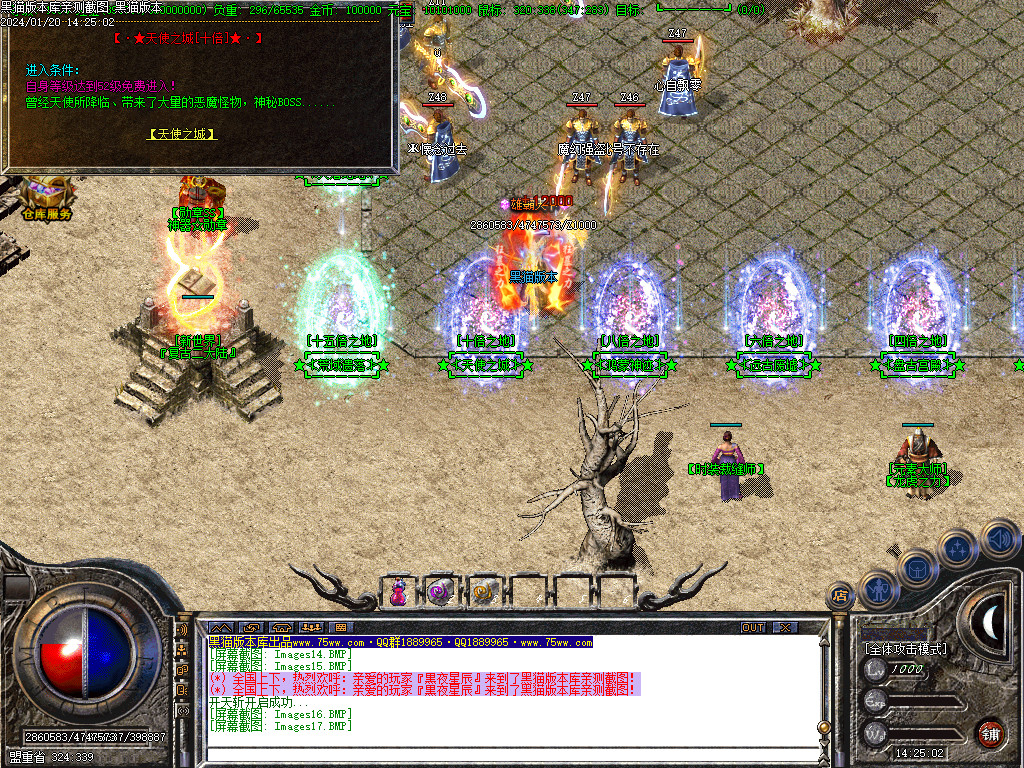1024x768 pixels.
Task: Click the 天使之城 link in the dialog
Action: [183, 134]
